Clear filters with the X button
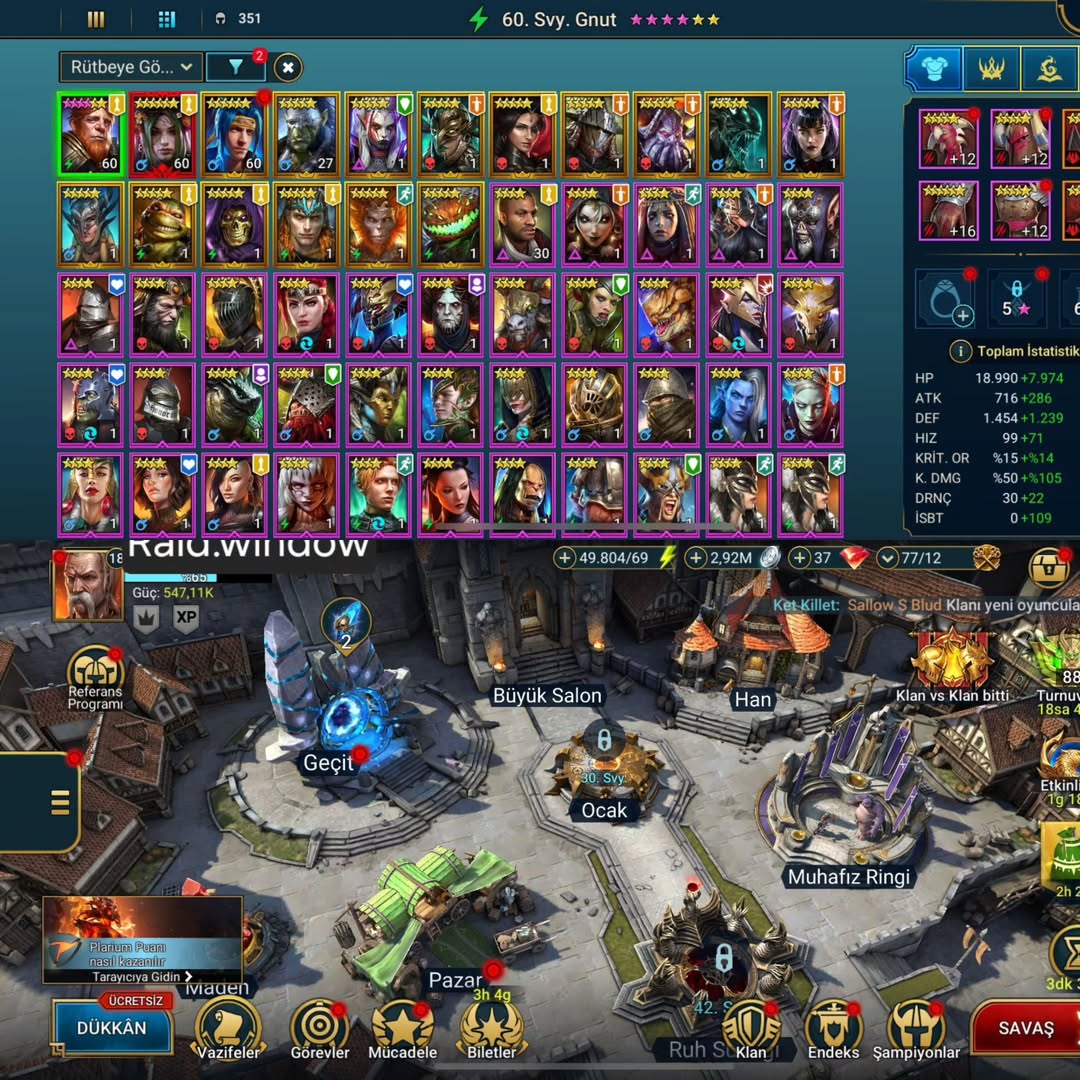The height and width of the screenshot is (1080, 1080). [x=288, y=67]
